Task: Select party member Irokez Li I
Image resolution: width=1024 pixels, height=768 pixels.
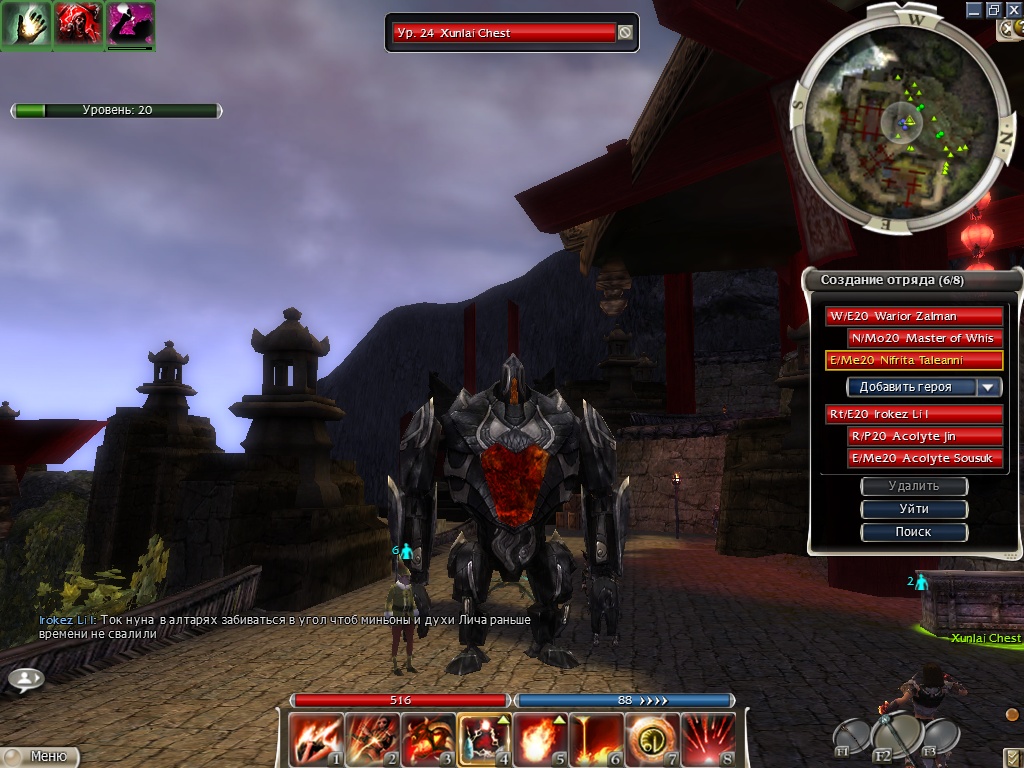Action: click(x=914, y=414)
